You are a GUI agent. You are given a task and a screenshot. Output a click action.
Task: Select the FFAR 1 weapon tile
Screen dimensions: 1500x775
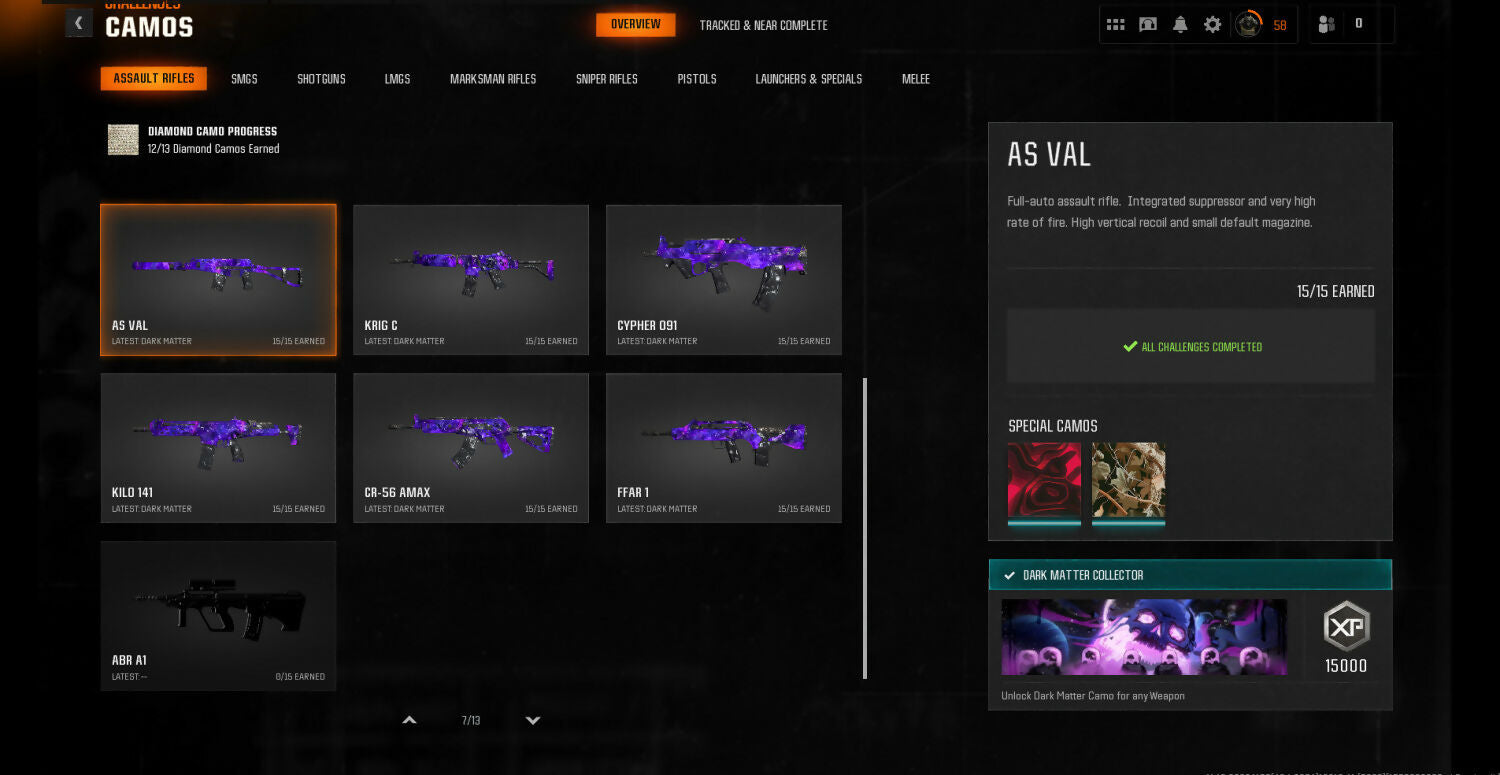click(723, 447)
